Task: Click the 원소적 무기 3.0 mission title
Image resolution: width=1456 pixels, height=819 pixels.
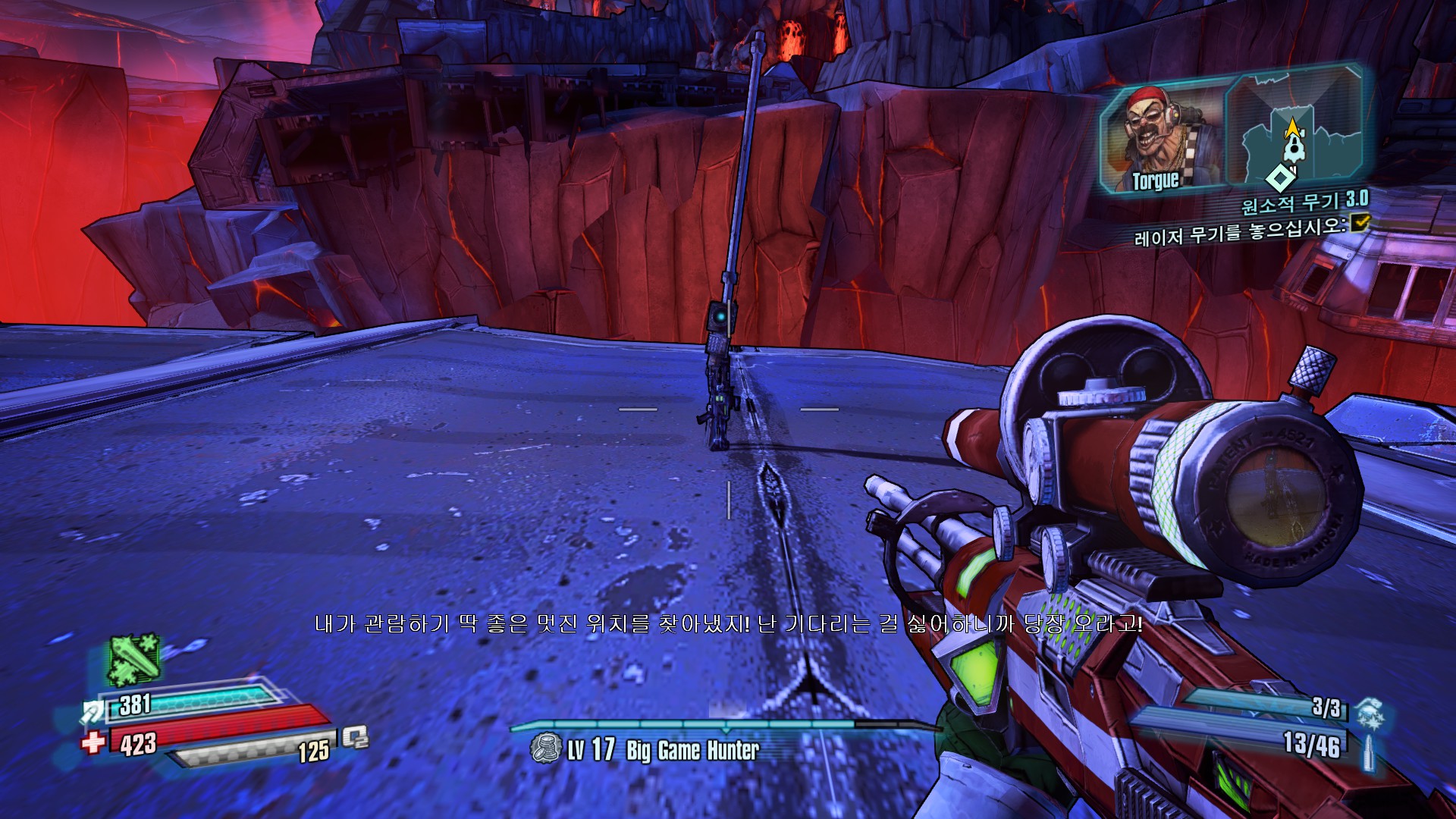Action: (x=1304, y=202)
